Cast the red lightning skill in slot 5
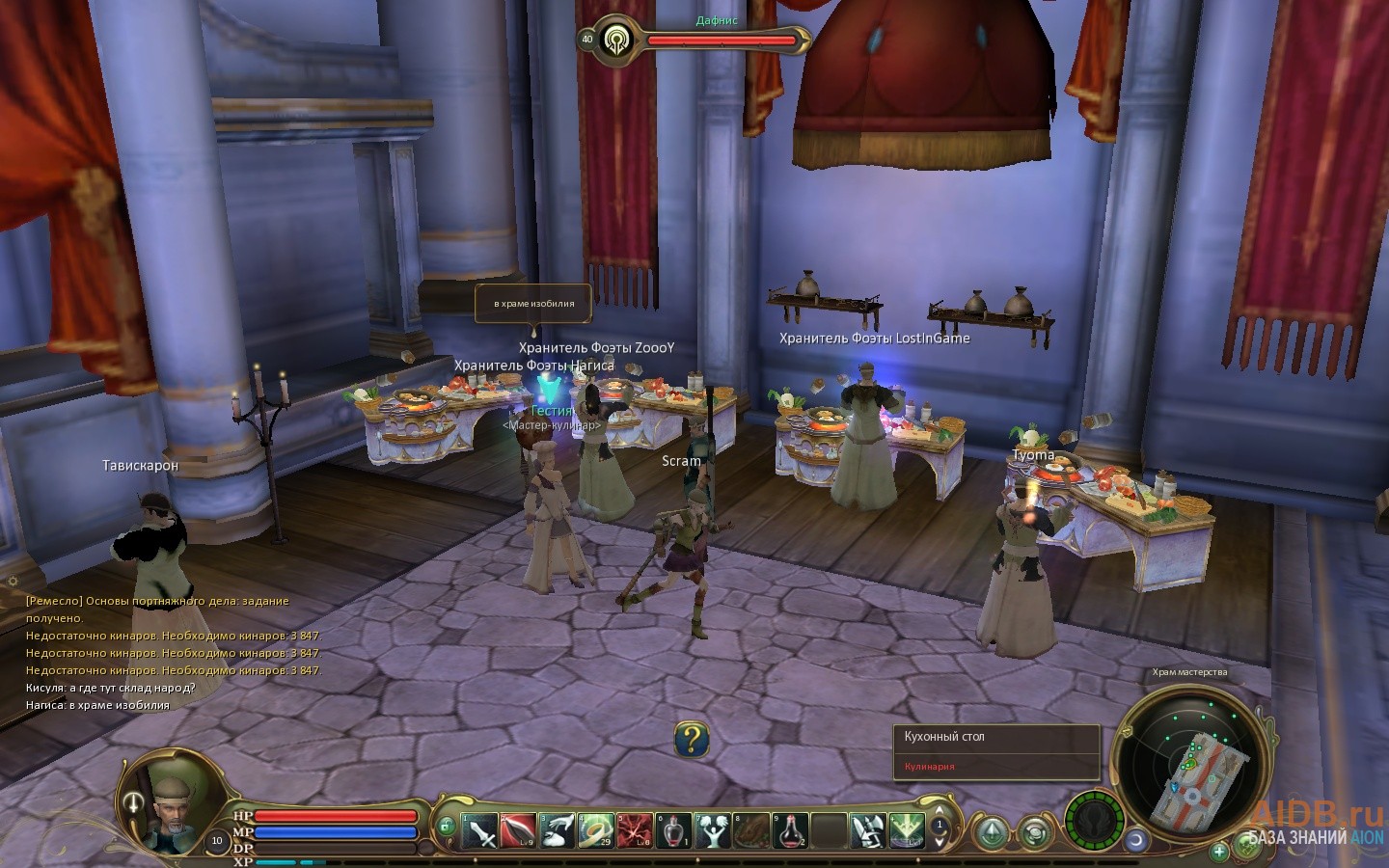Viewport: 1389px width, 868px height. [635, 830]
